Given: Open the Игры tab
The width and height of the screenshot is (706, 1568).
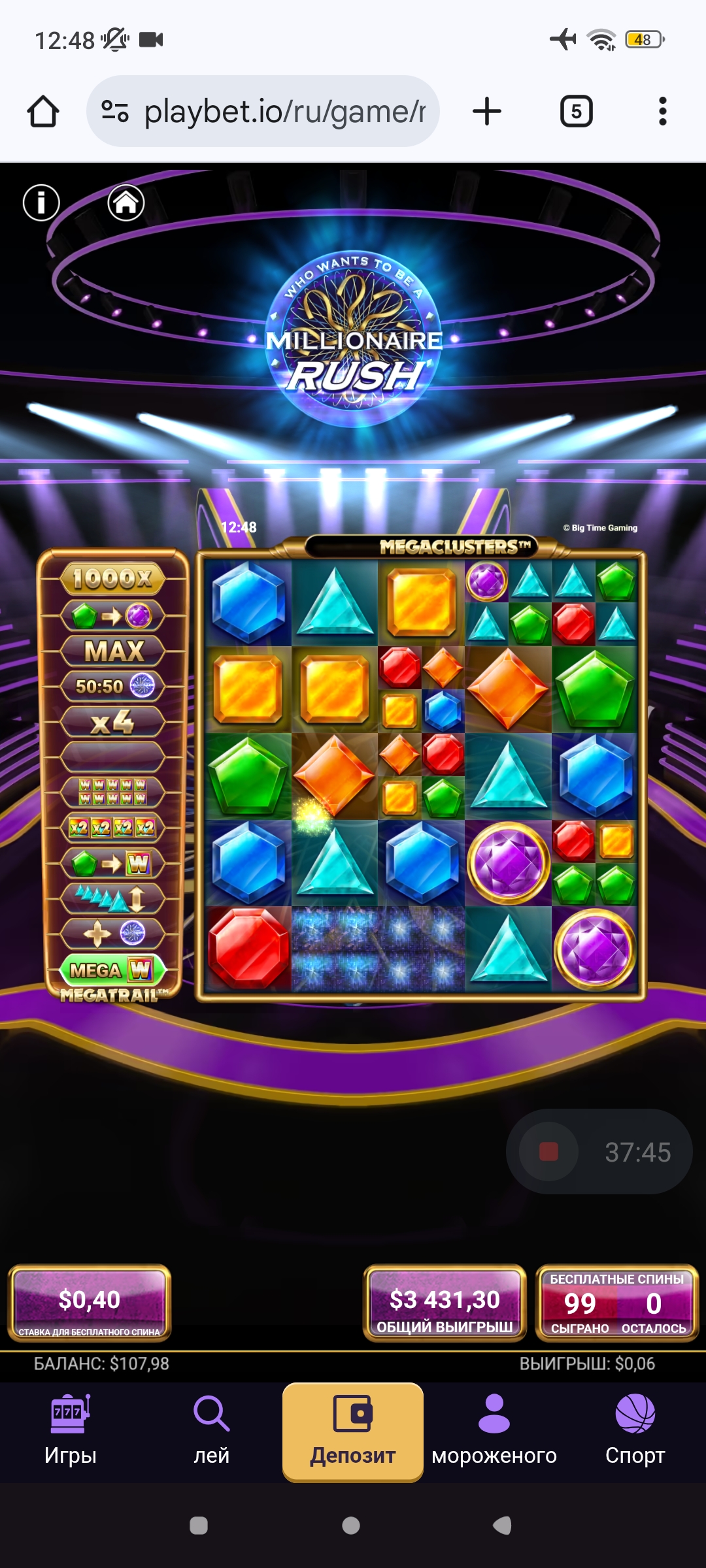Looking at the screenshot, I should tap(71, 1431).
